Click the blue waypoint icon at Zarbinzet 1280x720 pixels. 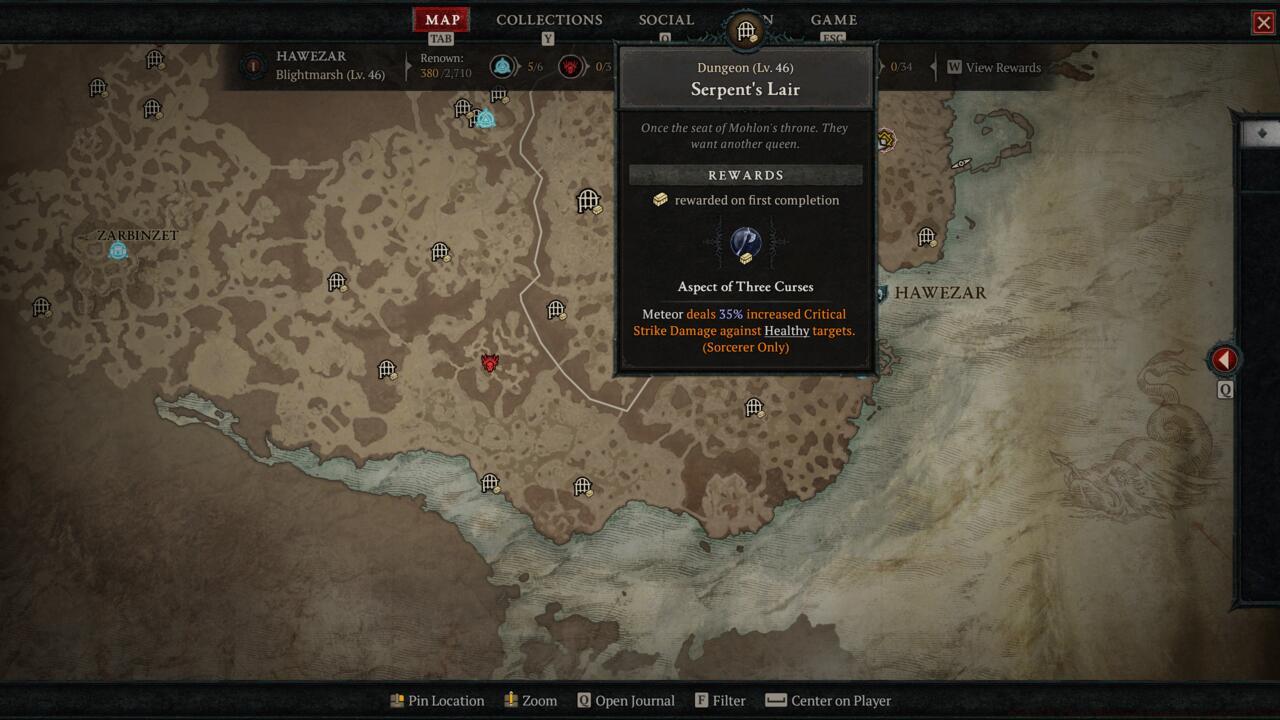pos(117,252)
